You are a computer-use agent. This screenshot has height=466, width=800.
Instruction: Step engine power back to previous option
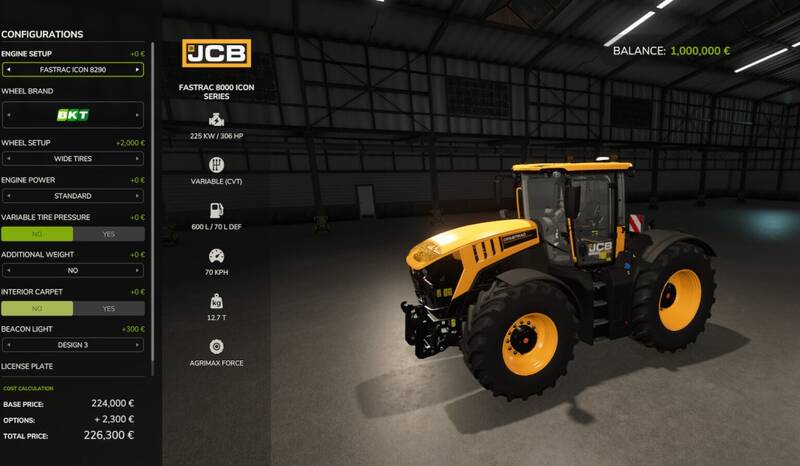(x=8, y=196)
